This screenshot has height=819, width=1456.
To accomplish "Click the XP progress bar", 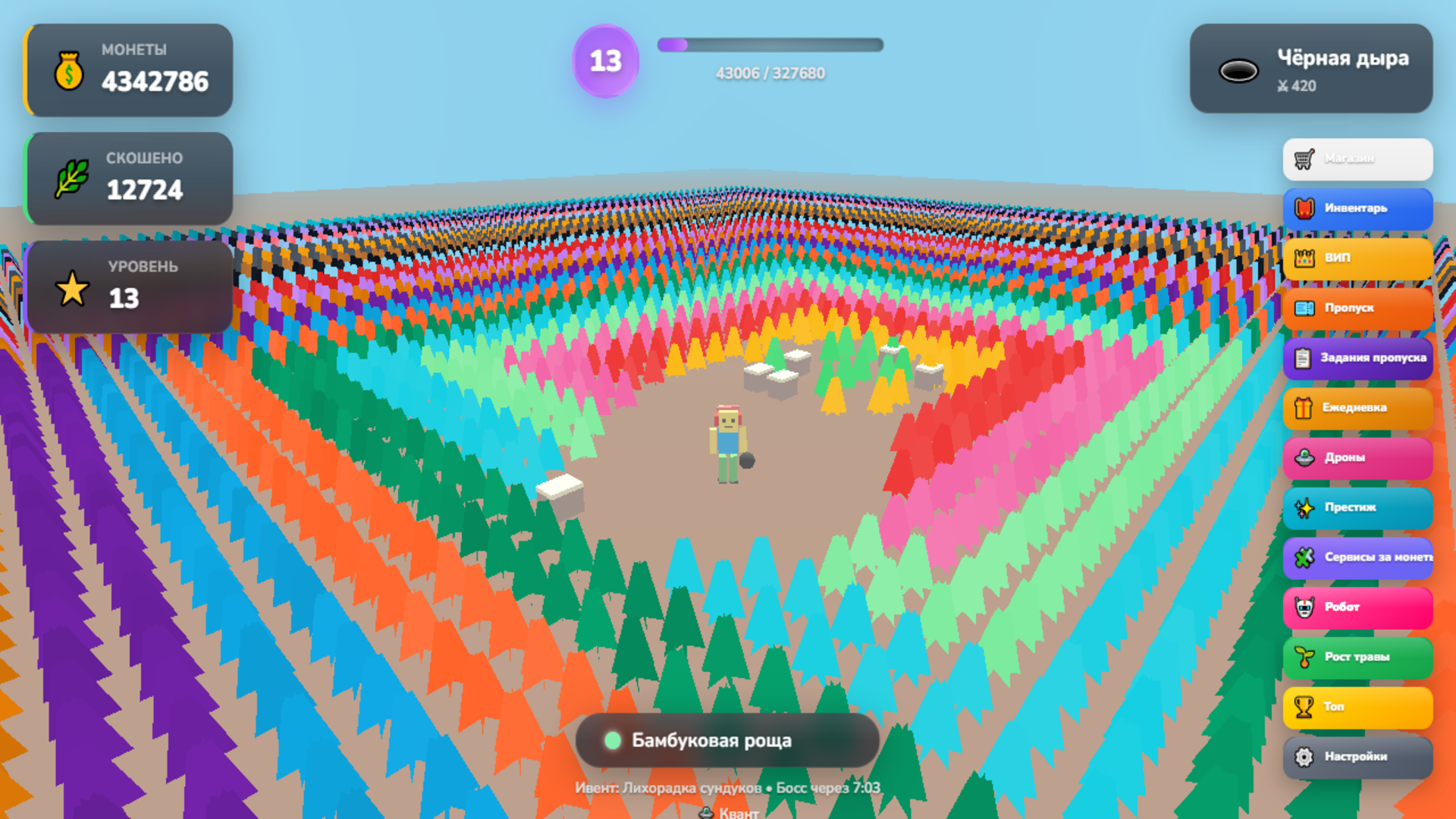I will tap(770, 45).
